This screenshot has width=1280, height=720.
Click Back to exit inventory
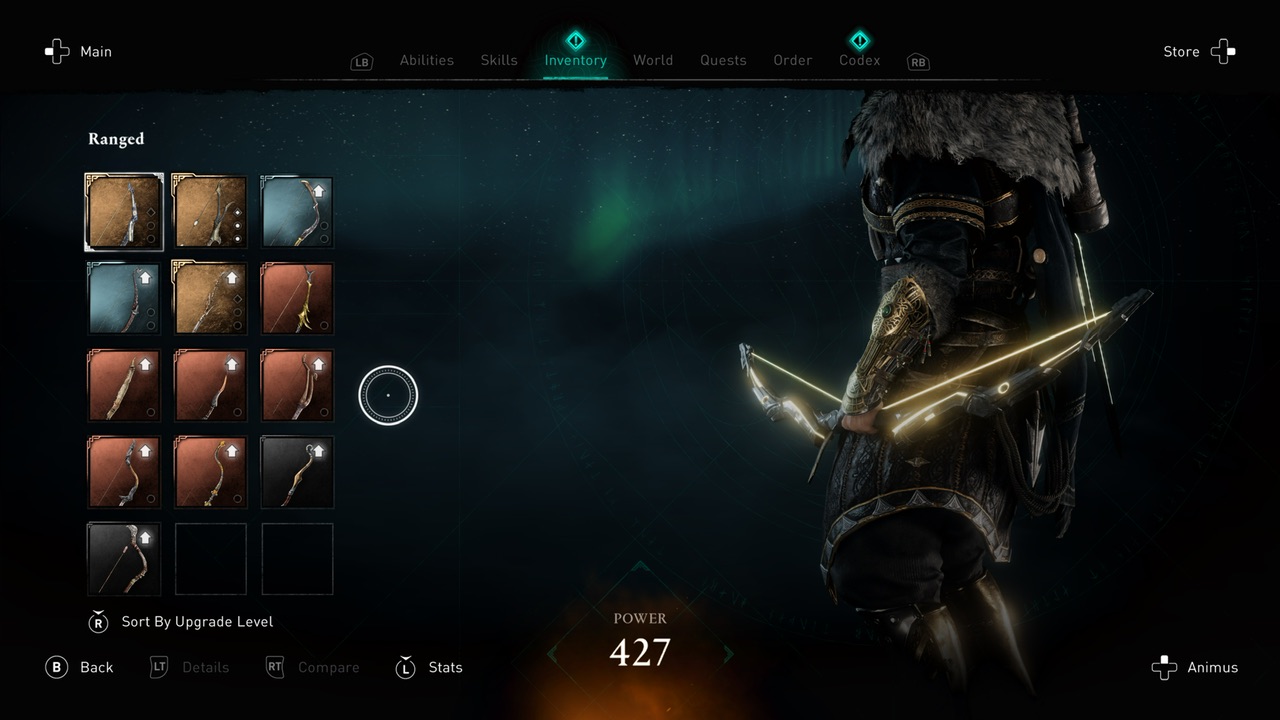pyautogui.click(x=80, y=667)
